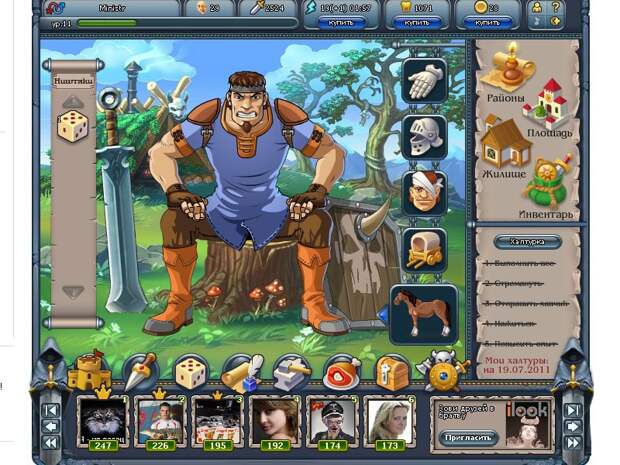620x465 pixels.
Task: Click the Халтурка button
Action: click(x=527, y=242)
